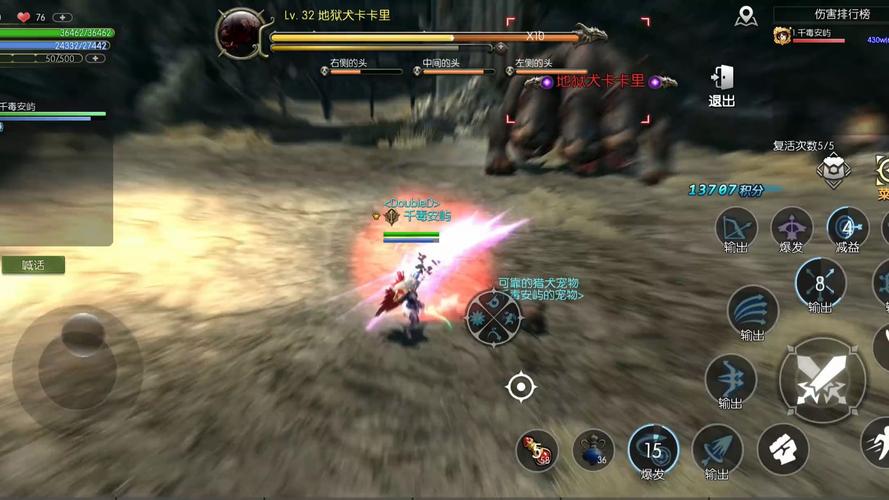Use the bow-and-arrow 输出 skill in top row
889x500 pixels.
pyautogui.click(x=736, y=228)
